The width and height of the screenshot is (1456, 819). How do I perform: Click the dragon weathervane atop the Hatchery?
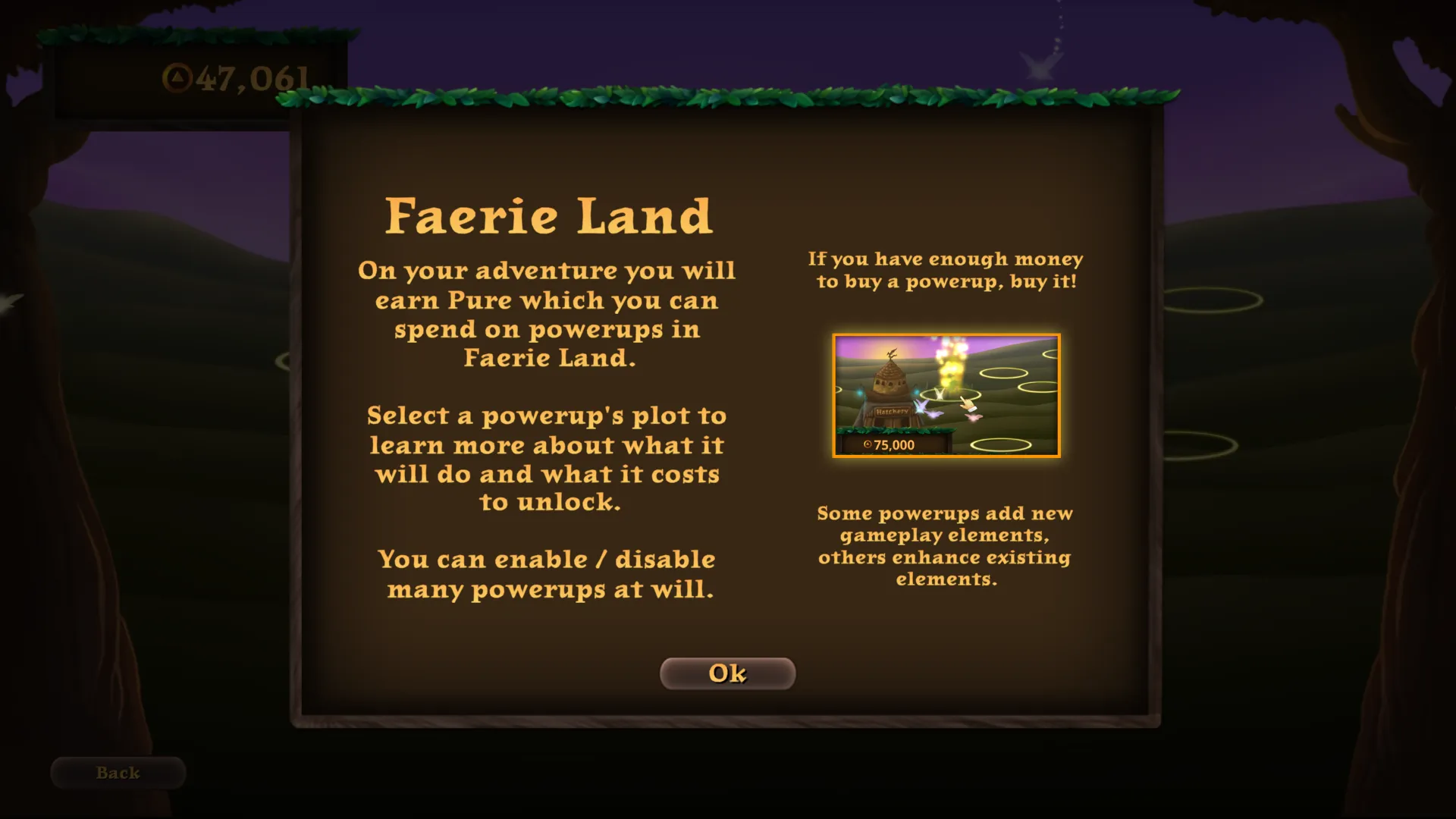892,355
